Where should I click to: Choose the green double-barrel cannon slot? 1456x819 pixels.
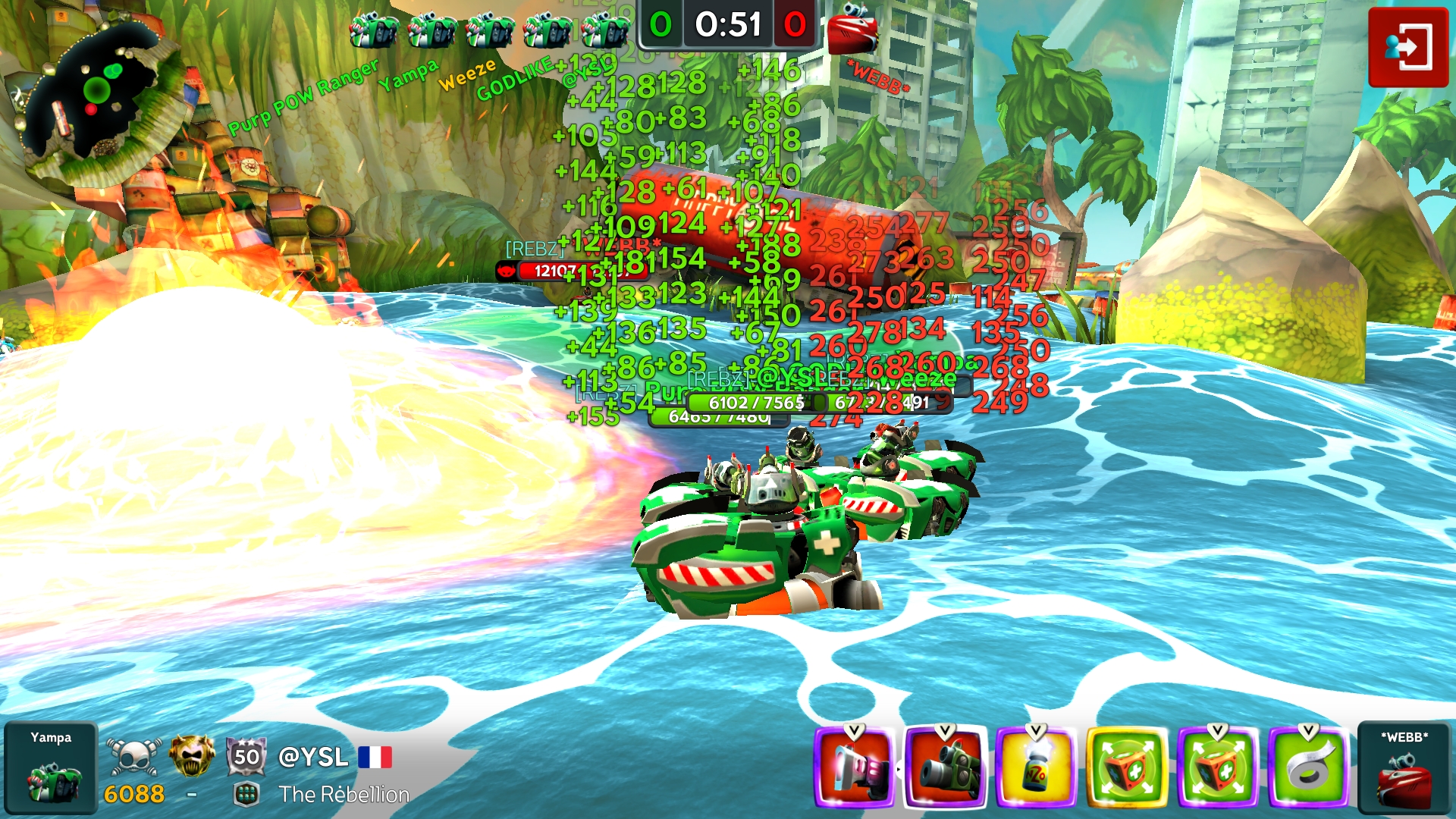click(x=946, y=767)
